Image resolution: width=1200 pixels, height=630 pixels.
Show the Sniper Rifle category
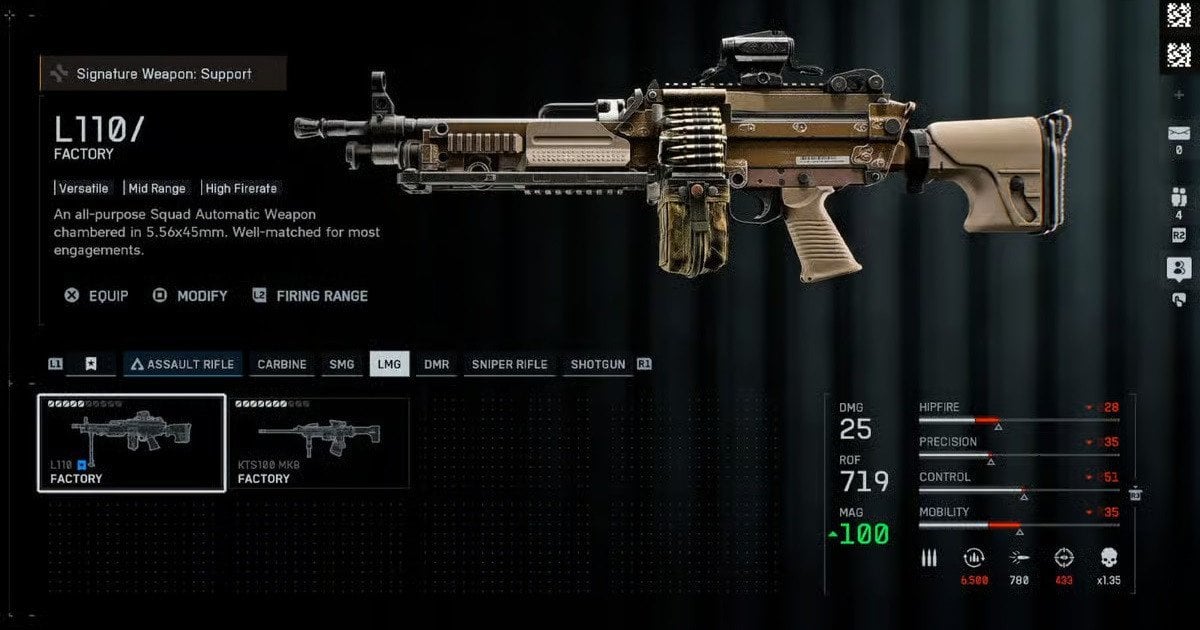pyautogui.click(x=509, y=364)
